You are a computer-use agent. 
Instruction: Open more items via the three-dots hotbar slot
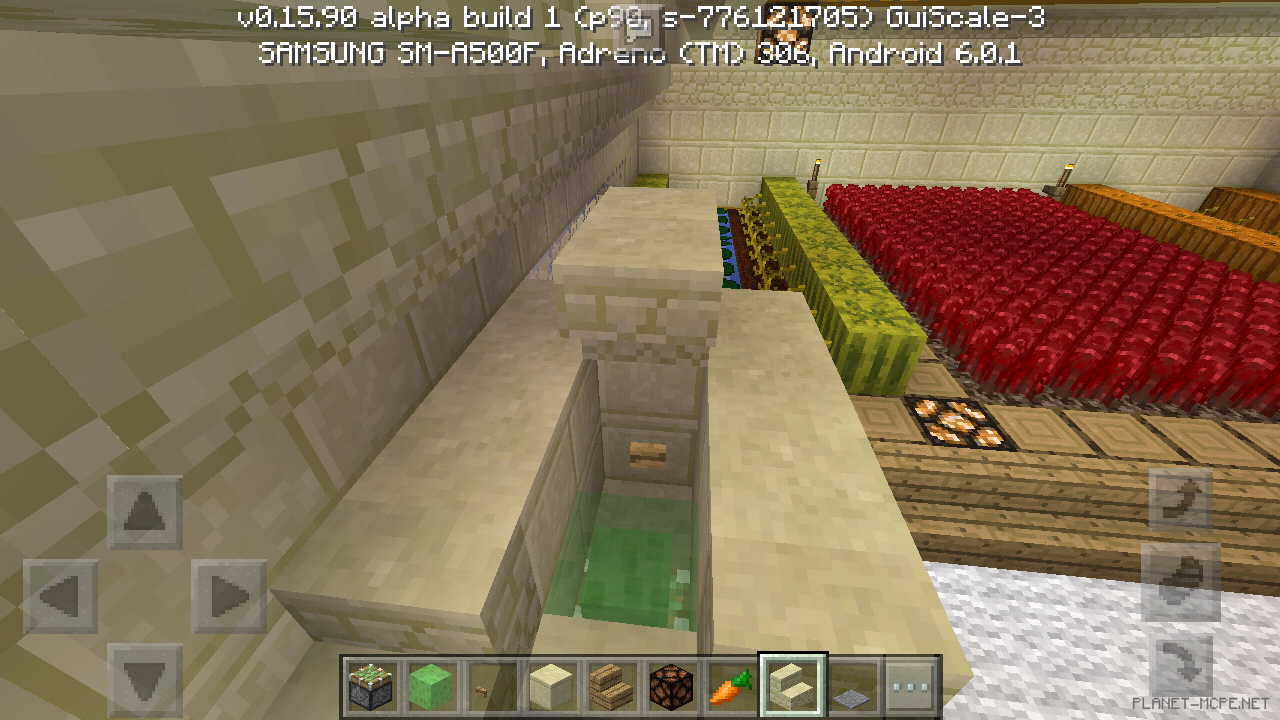coord(911,684)
